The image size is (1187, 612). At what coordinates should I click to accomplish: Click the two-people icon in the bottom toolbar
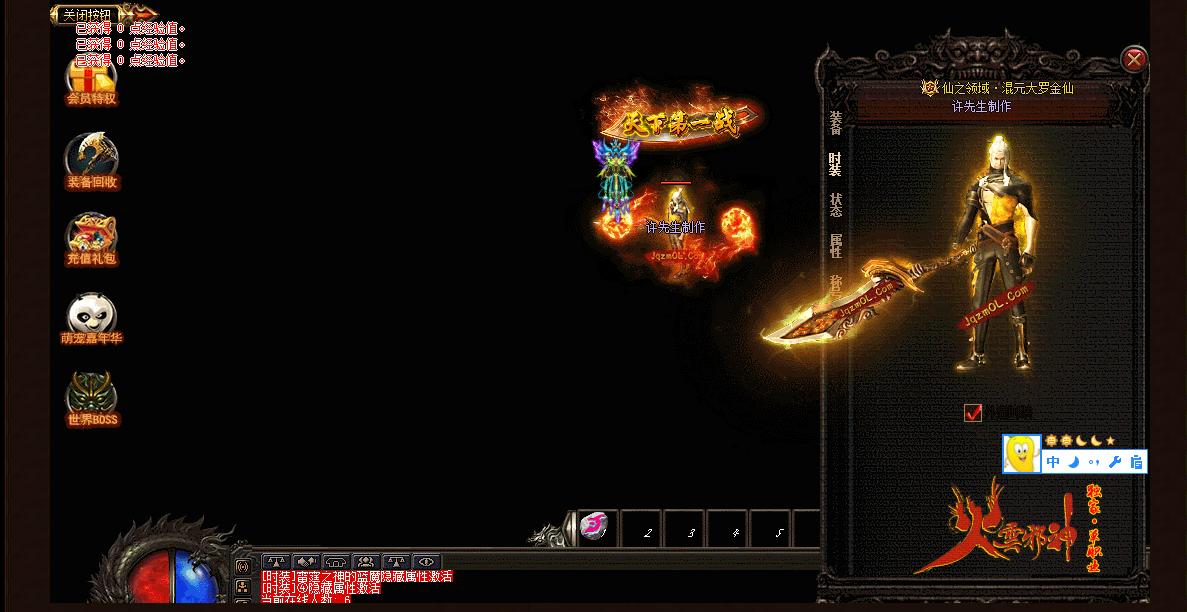[365, 562]
